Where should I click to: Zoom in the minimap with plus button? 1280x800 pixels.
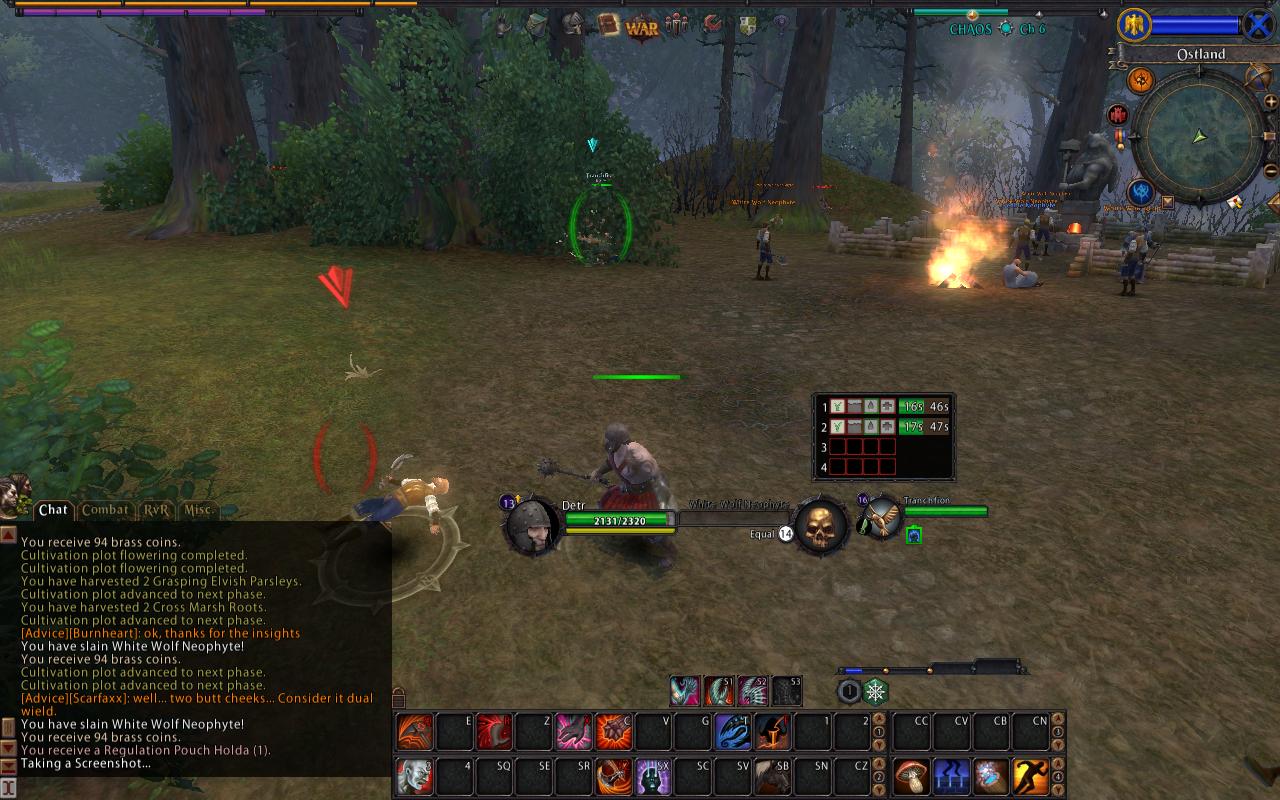(1271, 101)
